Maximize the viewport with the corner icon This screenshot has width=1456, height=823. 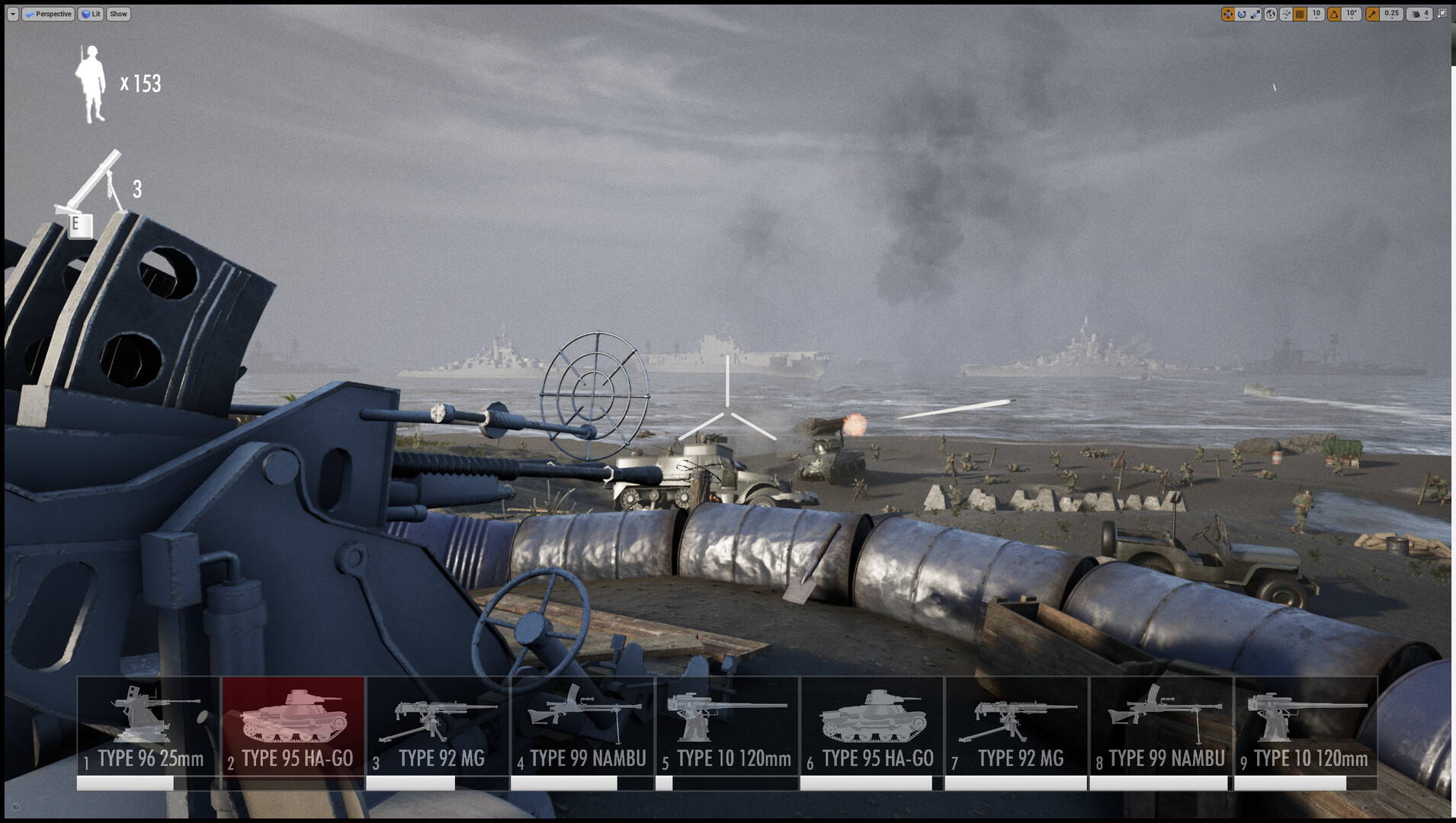1443,14
